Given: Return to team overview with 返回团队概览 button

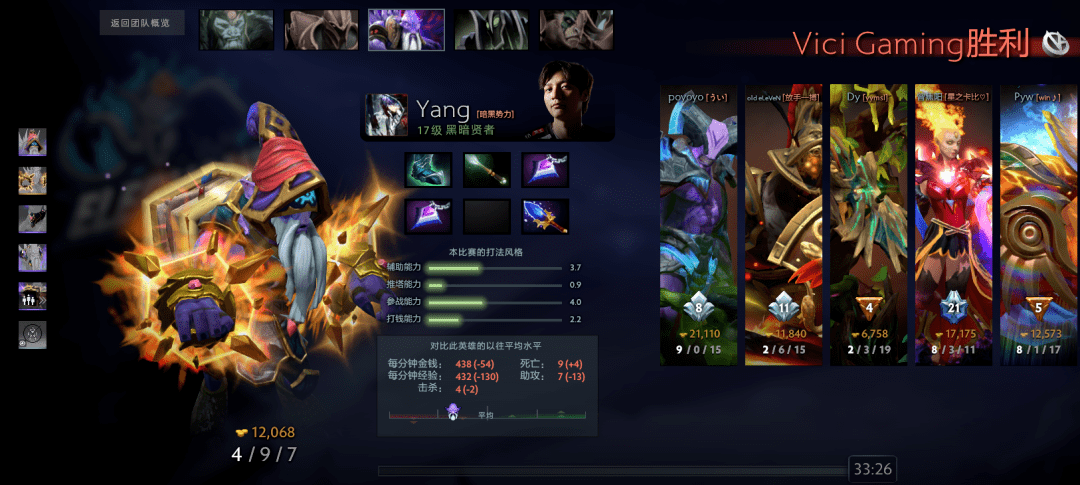Looking at the screenshot, I should tap(142, 23).
